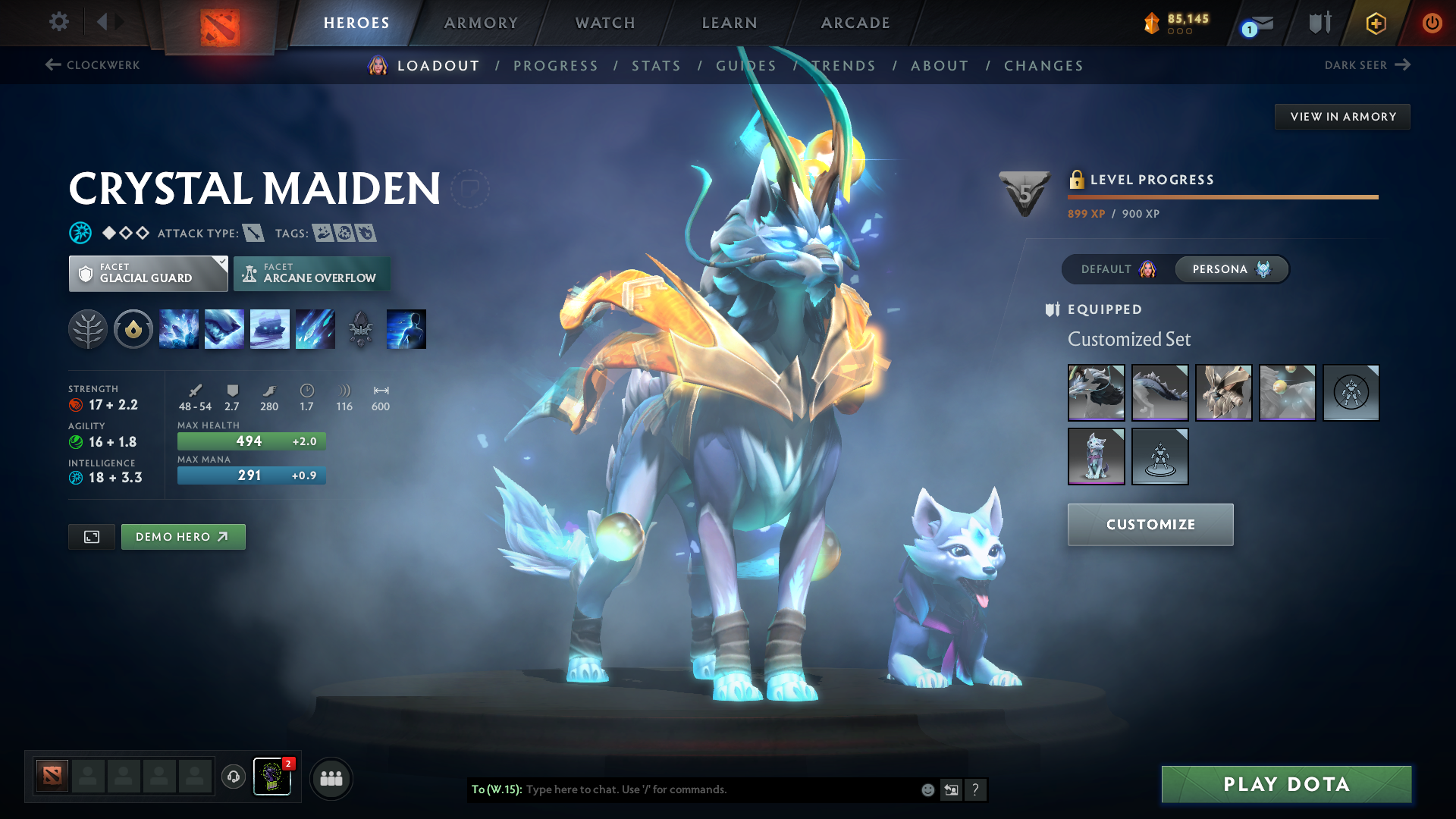Open the Frostbite ability icon
The width and height of the screenshot is (1456, 819).
(224, 328)
